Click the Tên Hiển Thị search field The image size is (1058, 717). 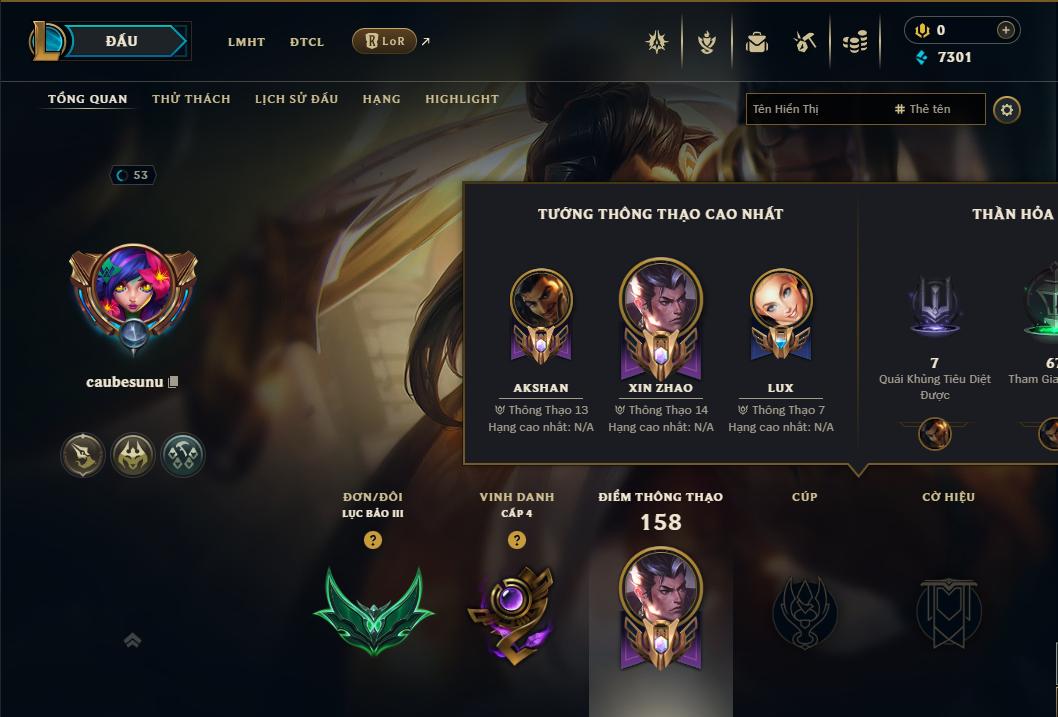(x=815, y=109)
